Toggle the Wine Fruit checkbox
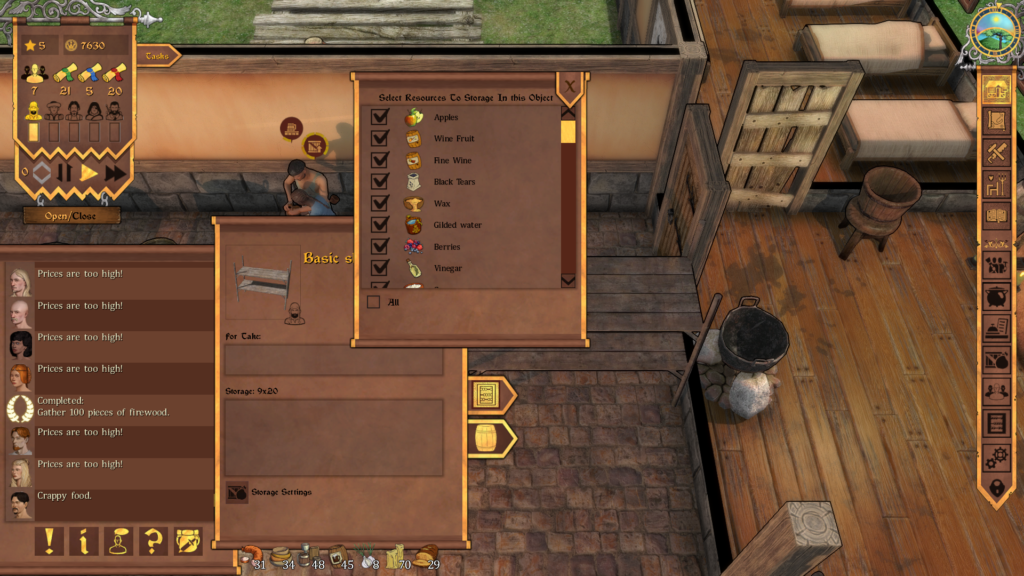 coord(380,139)
